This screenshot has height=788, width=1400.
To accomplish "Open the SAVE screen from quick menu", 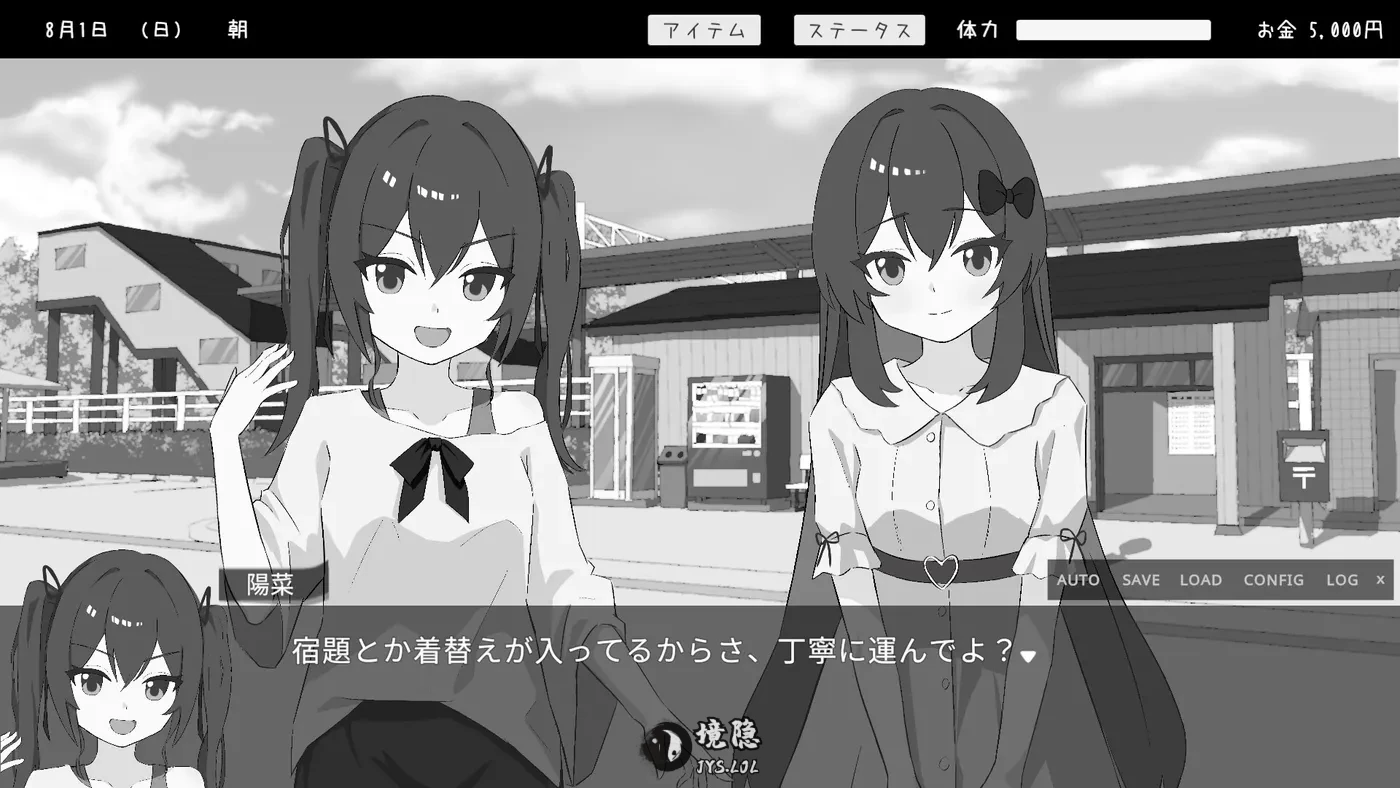I will point(1140,580).
